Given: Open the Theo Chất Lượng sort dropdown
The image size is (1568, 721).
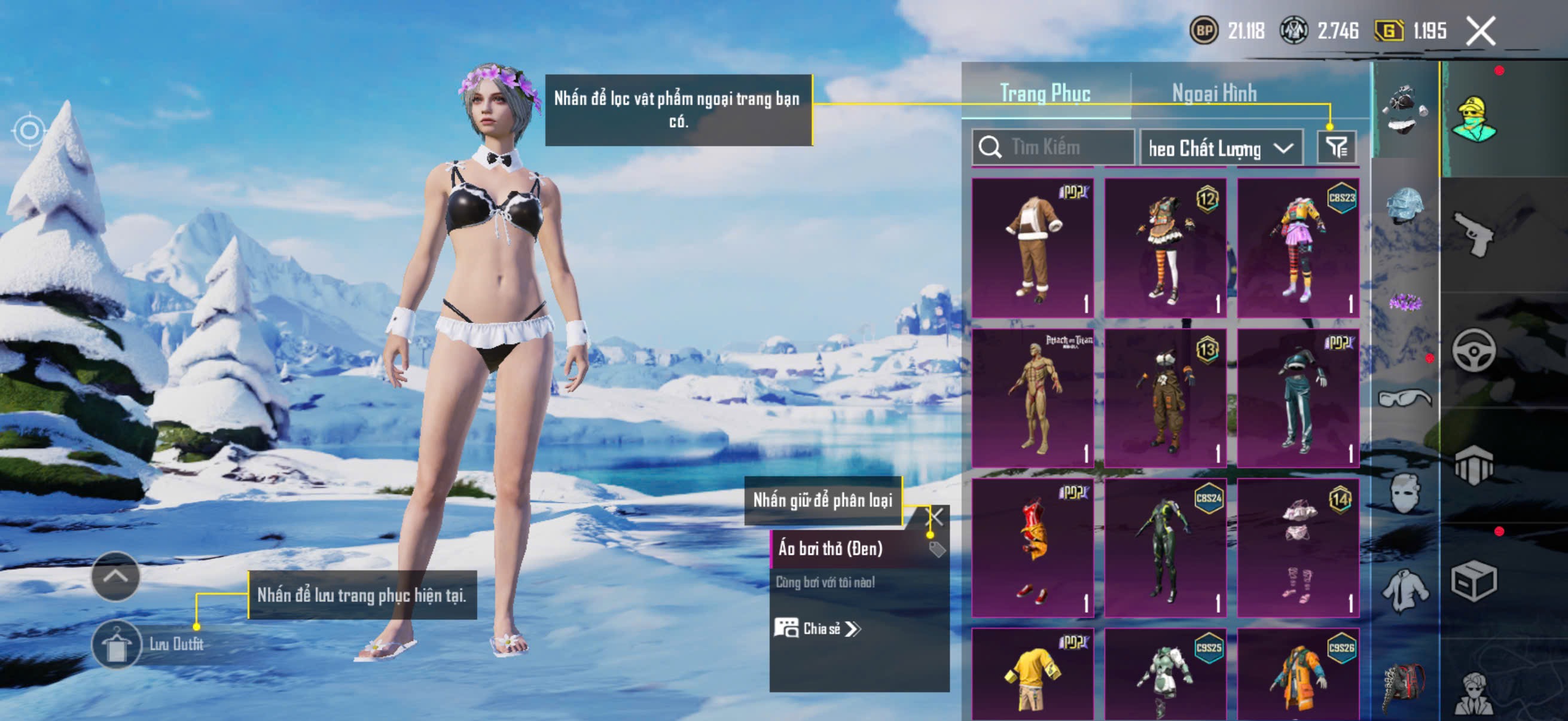Looking at the screenshot, I should point(1220,148).
